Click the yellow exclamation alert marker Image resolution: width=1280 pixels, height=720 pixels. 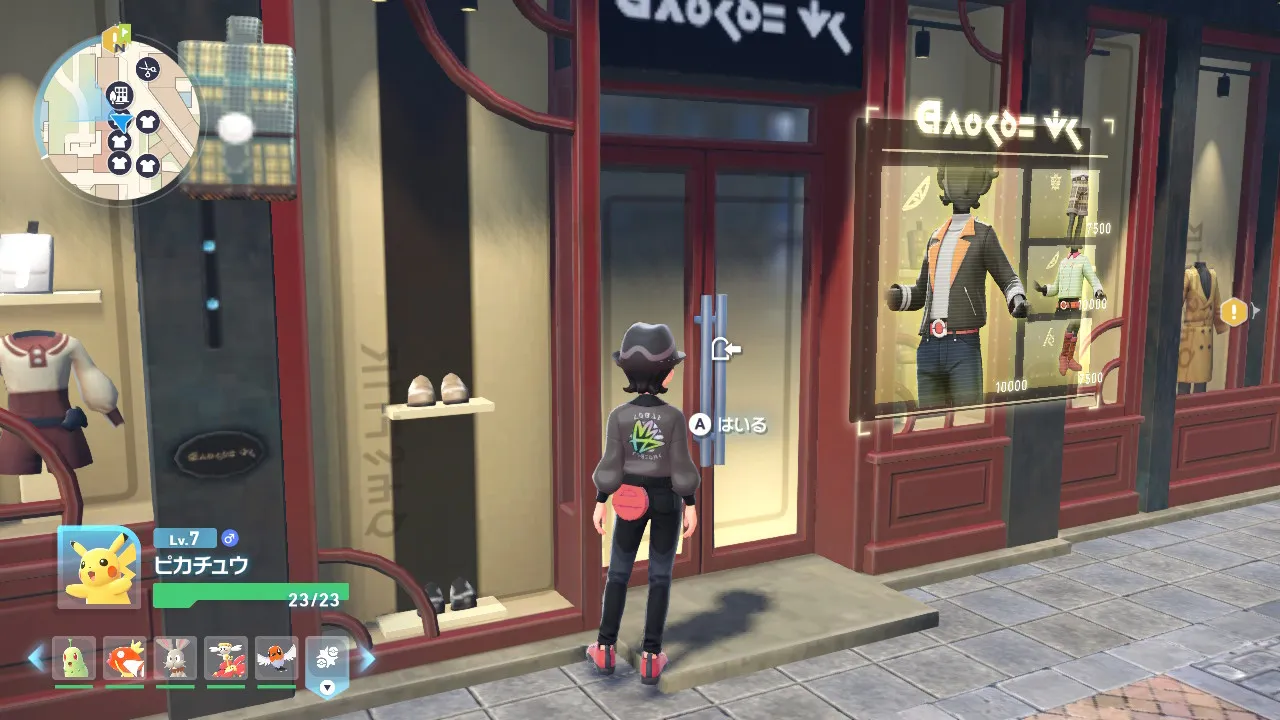tap(1234, 313)
